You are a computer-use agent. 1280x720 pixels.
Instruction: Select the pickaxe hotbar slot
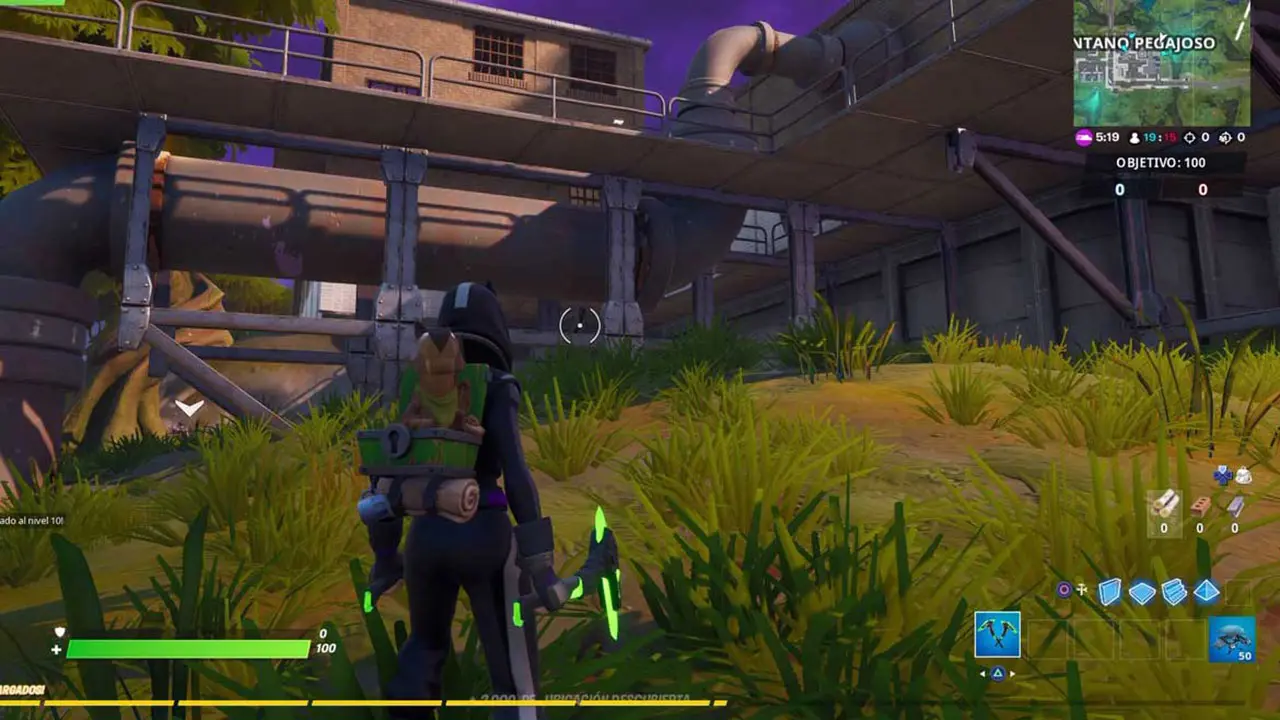[x=997, y=635]
